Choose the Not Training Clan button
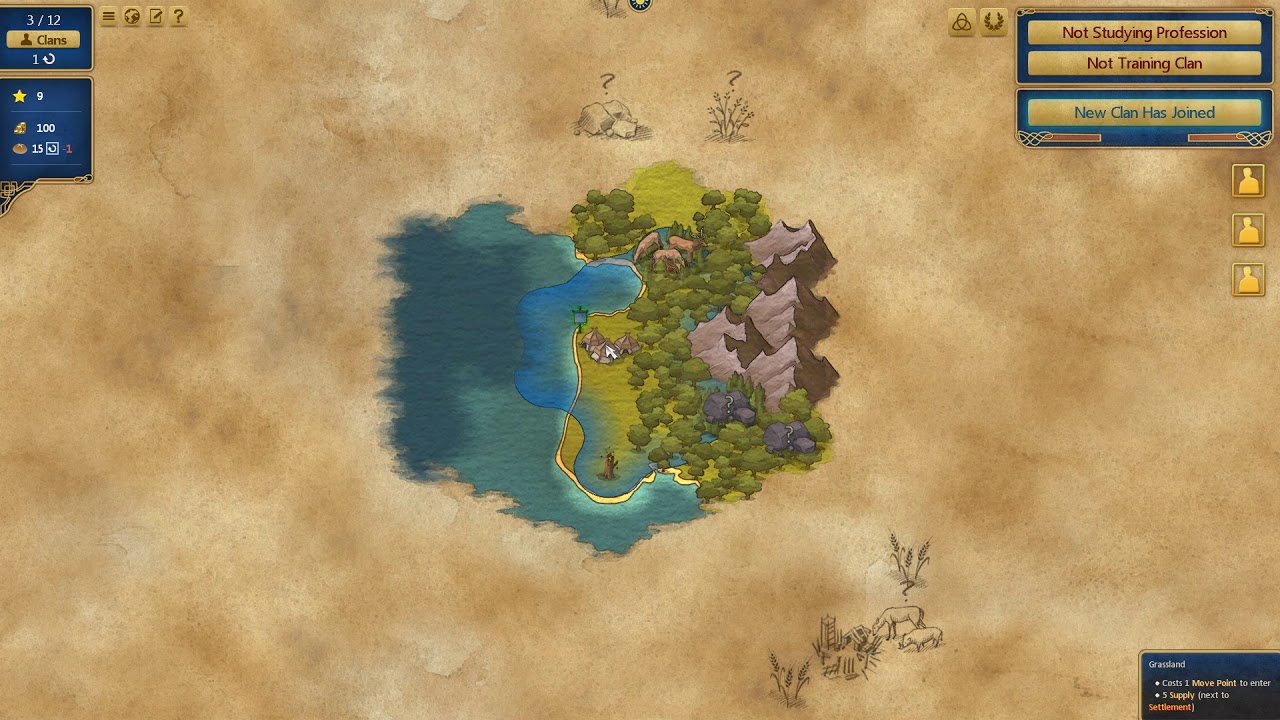The width and height of the screenshot is (1280, 720). (x=1144, y=63)
